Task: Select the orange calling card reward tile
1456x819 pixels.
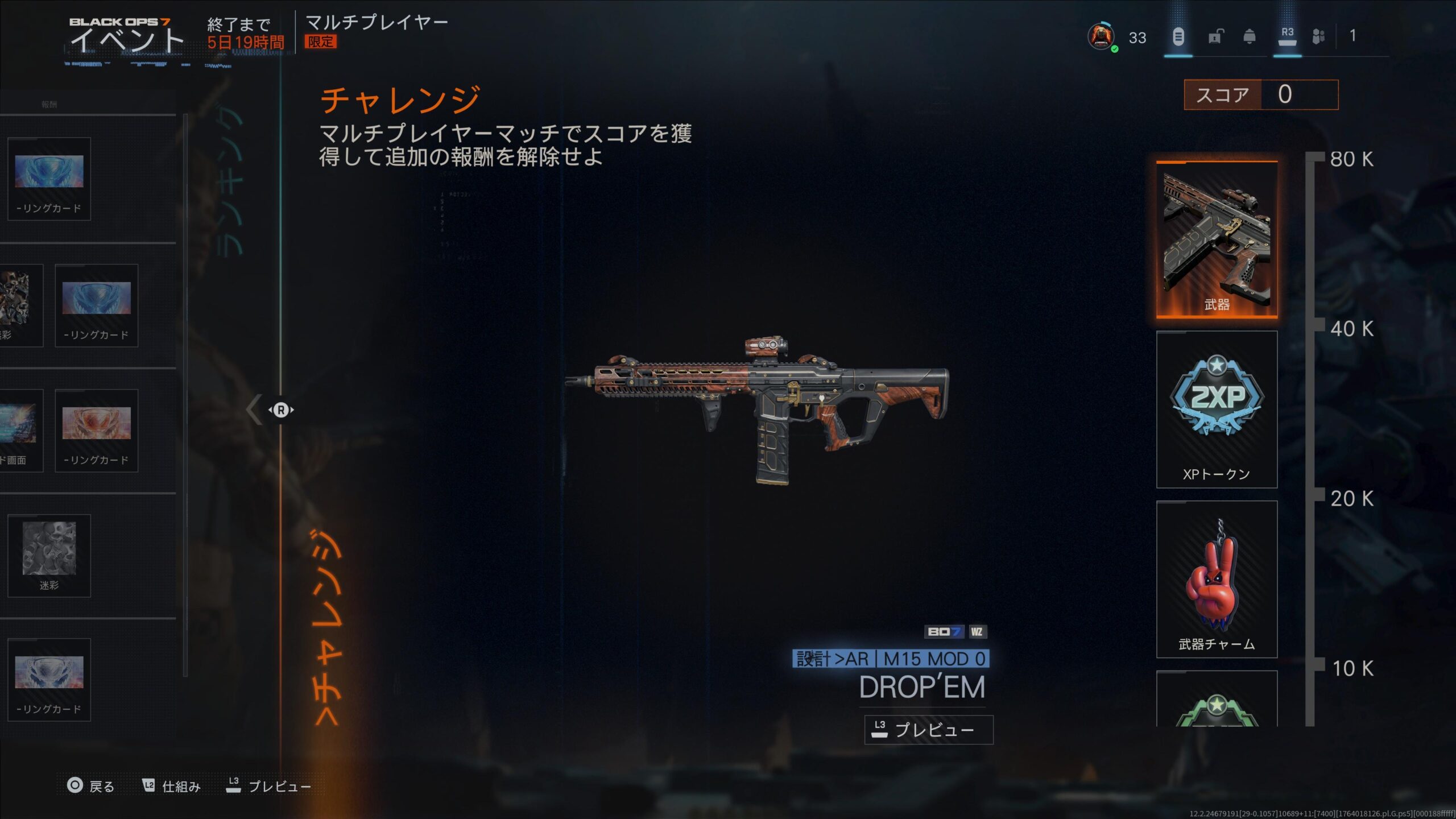Action: point(96,430)
